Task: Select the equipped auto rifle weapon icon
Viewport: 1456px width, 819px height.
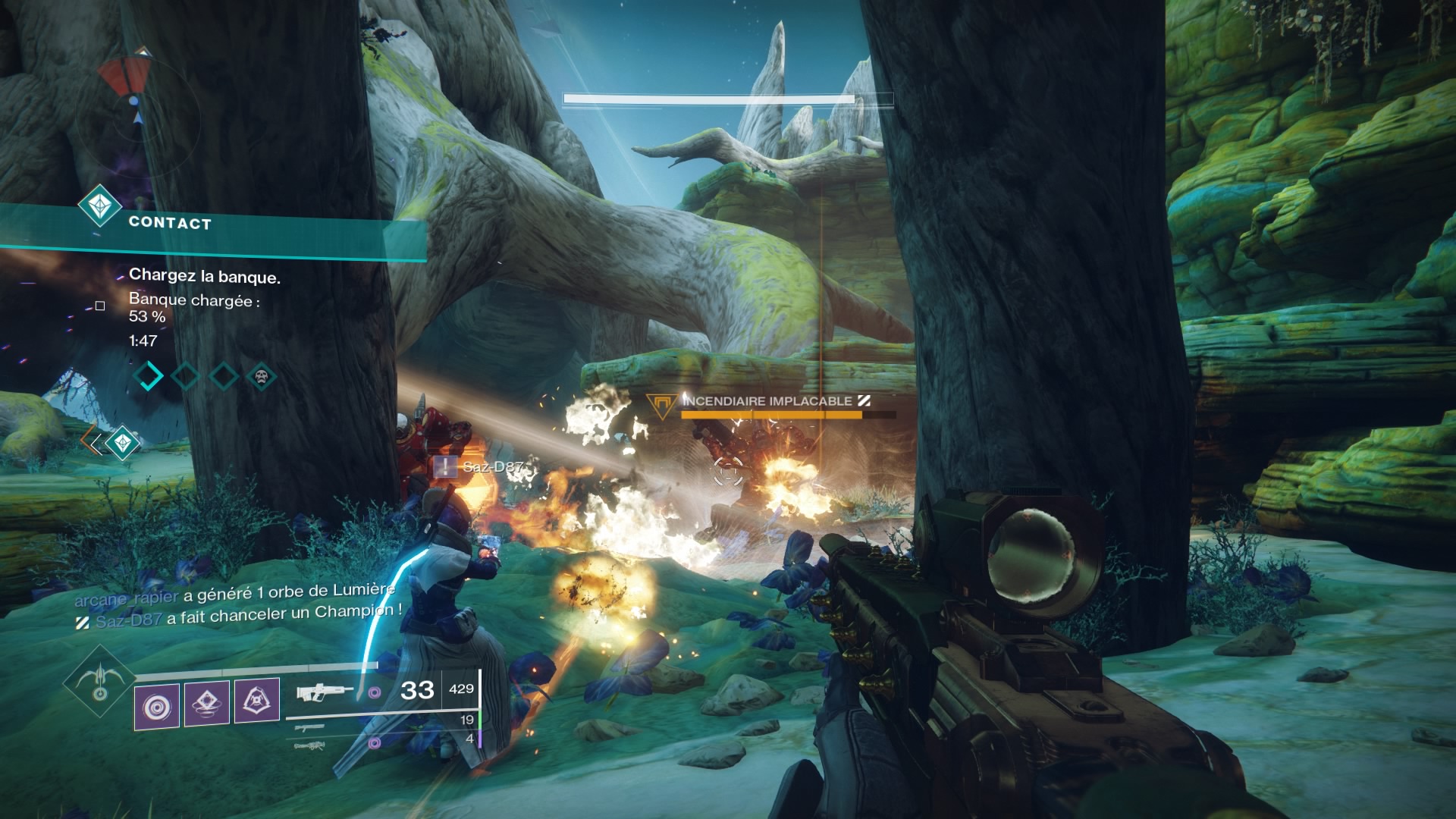Action: (325, 691)
